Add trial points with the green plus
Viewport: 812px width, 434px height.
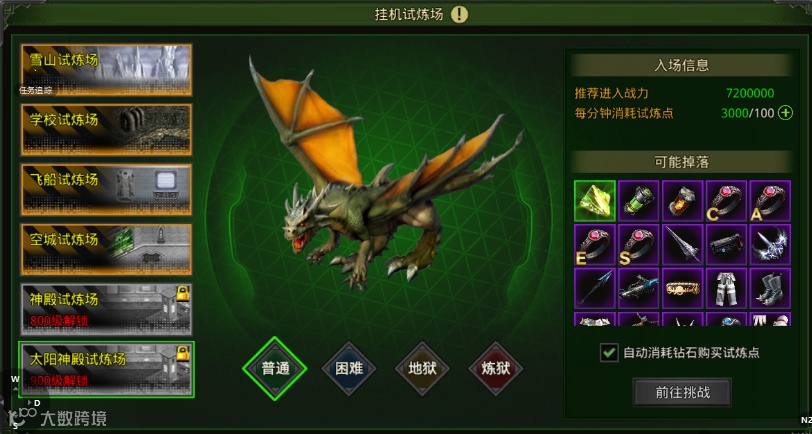pyautogui.click(x=786, y=113)
